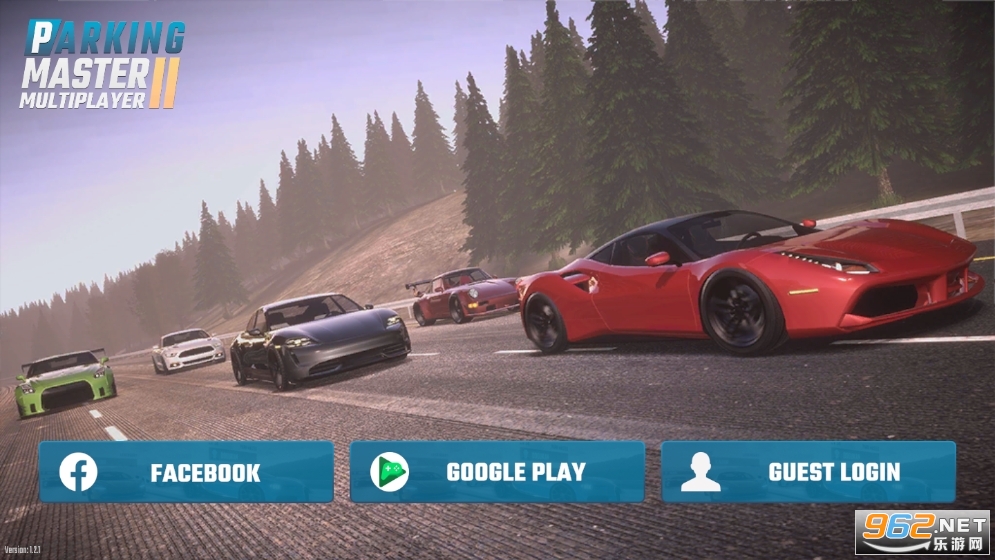Screen dimensions: 995x560
Task: Choose Guest Login to continue
Action: tap(808, 472)
